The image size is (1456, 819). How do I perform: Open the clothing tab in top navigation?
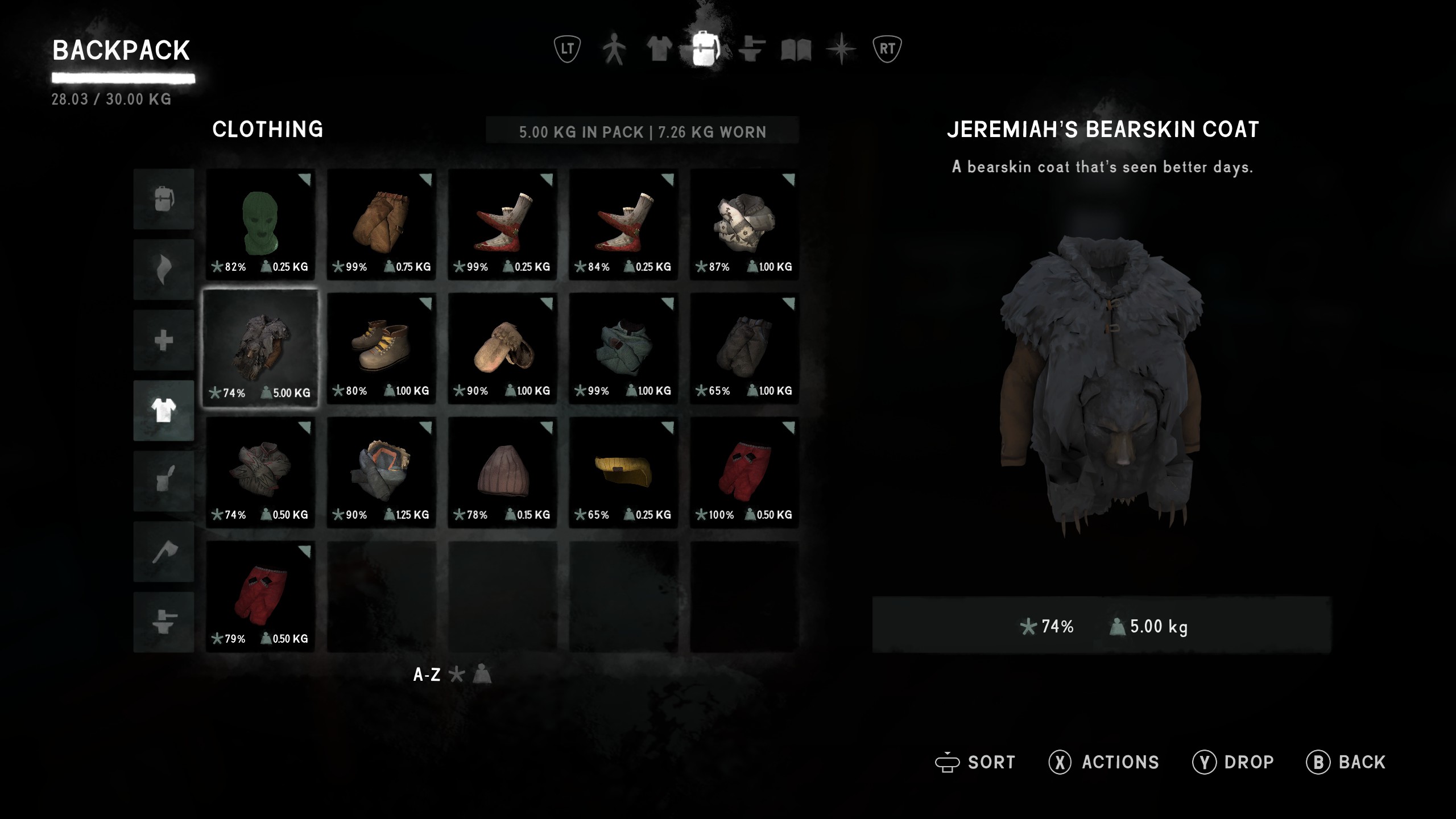659,49
